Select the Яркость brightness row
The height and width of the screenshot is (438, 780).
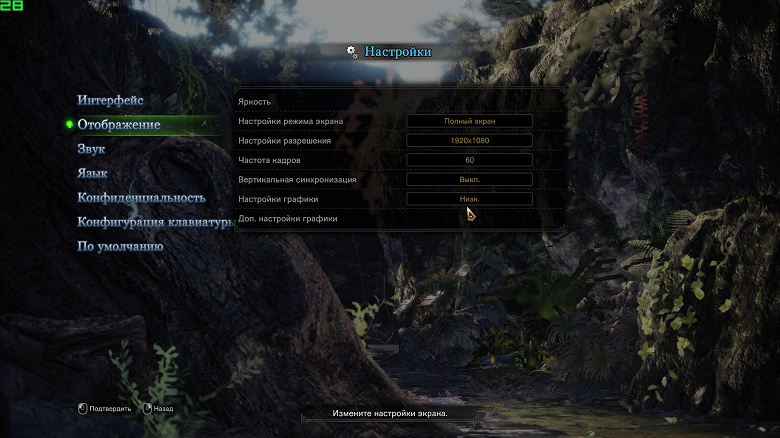[255, 102]
